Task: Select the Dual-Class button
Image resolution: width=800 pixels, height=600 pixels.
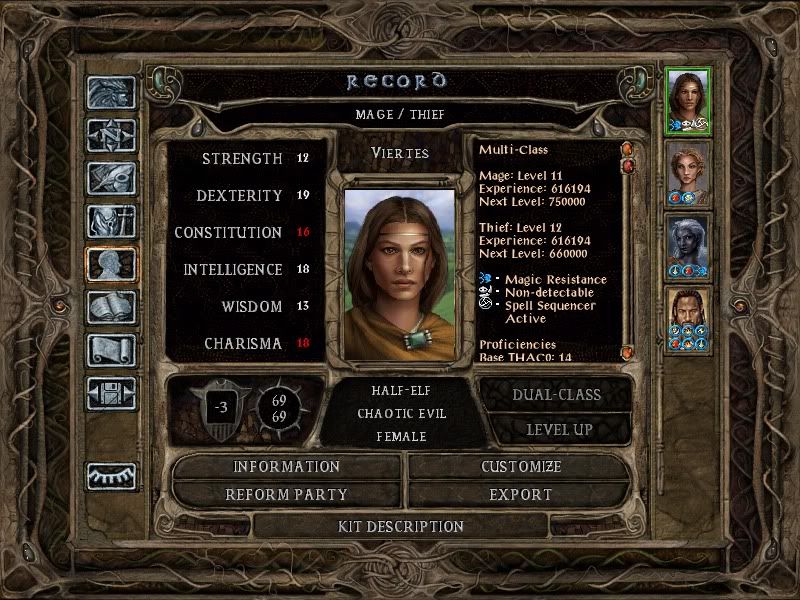Action: (556, 394)
